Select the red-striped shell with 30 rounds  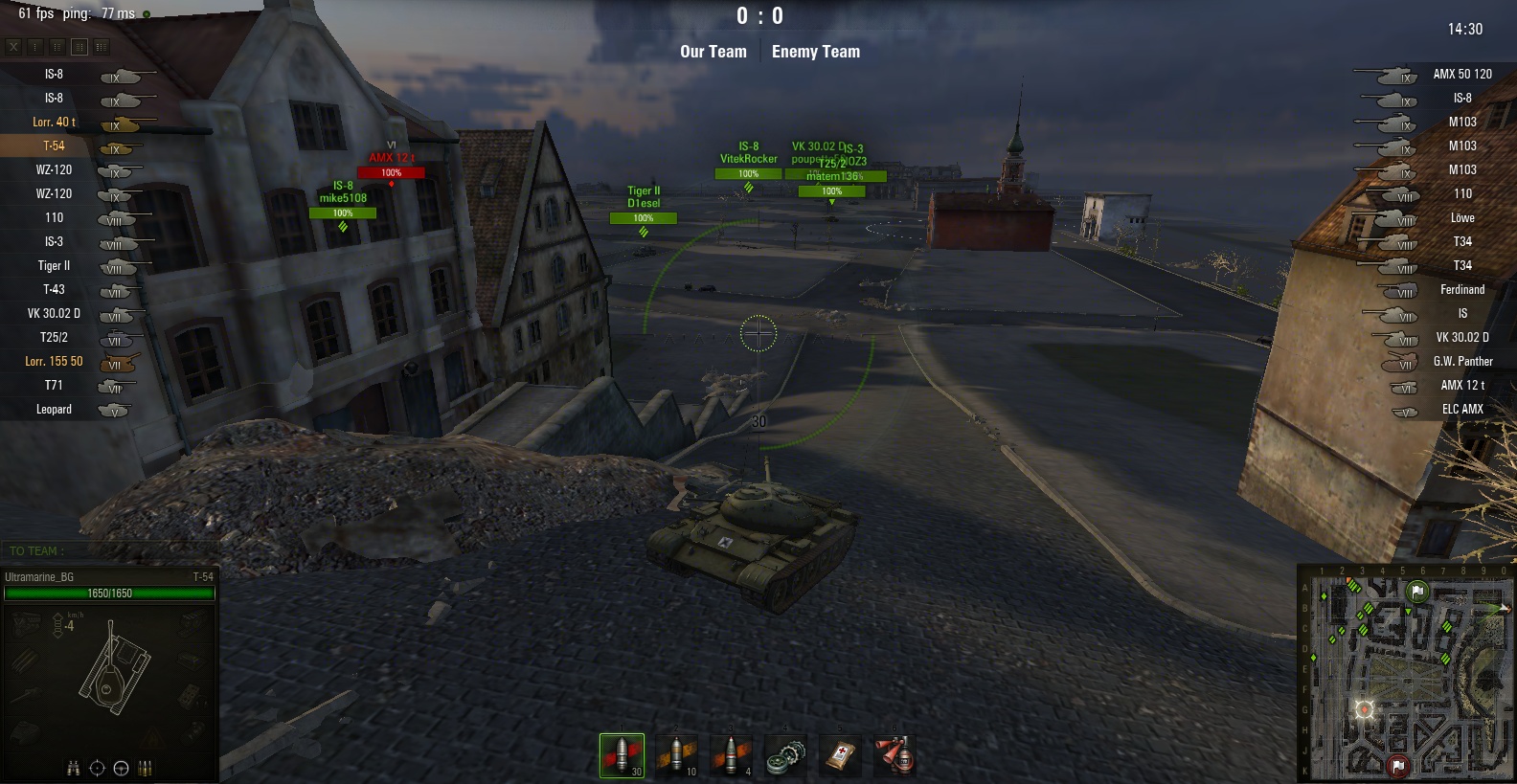coord(622,755)
